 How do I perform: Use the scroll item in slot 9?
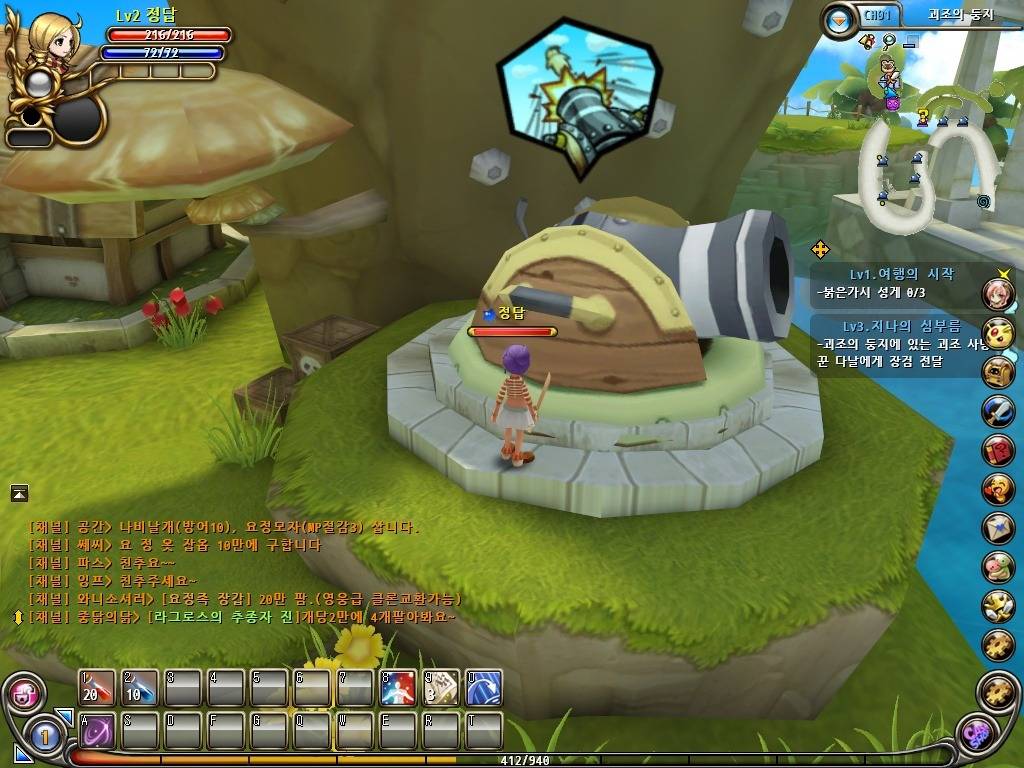441,688
